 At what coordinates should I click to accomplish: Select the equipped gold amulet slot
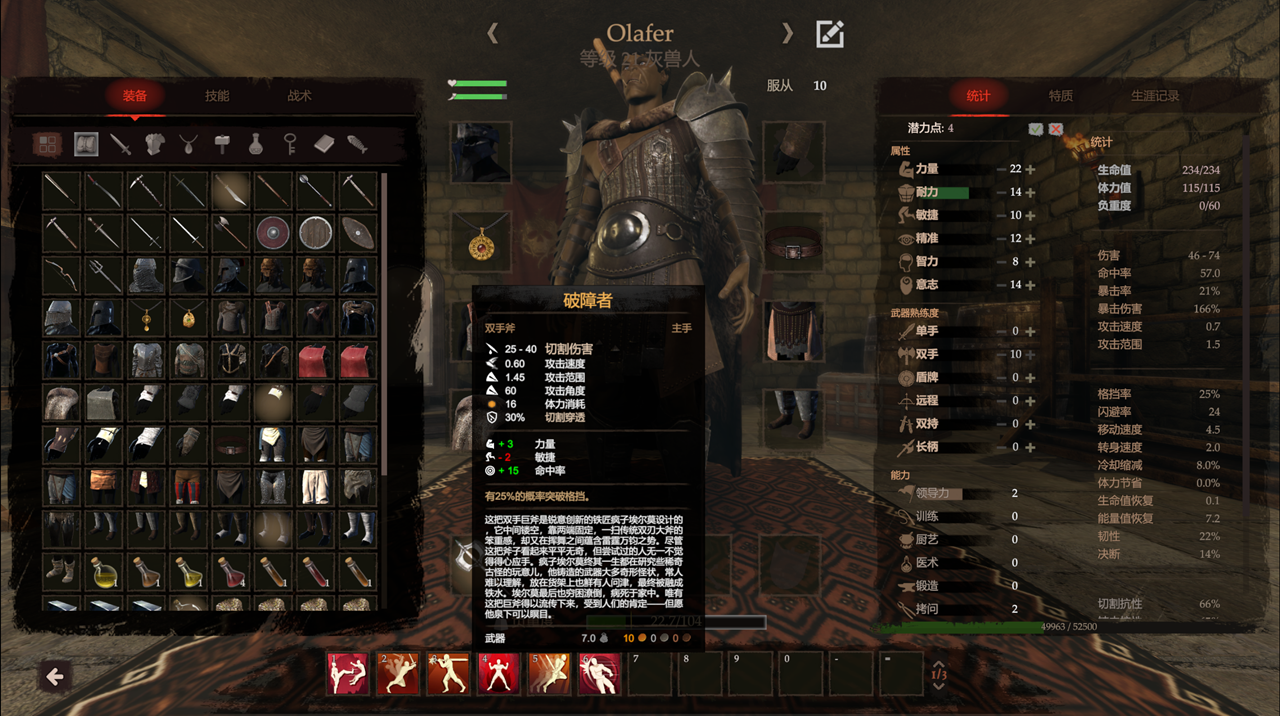[481, 242]
